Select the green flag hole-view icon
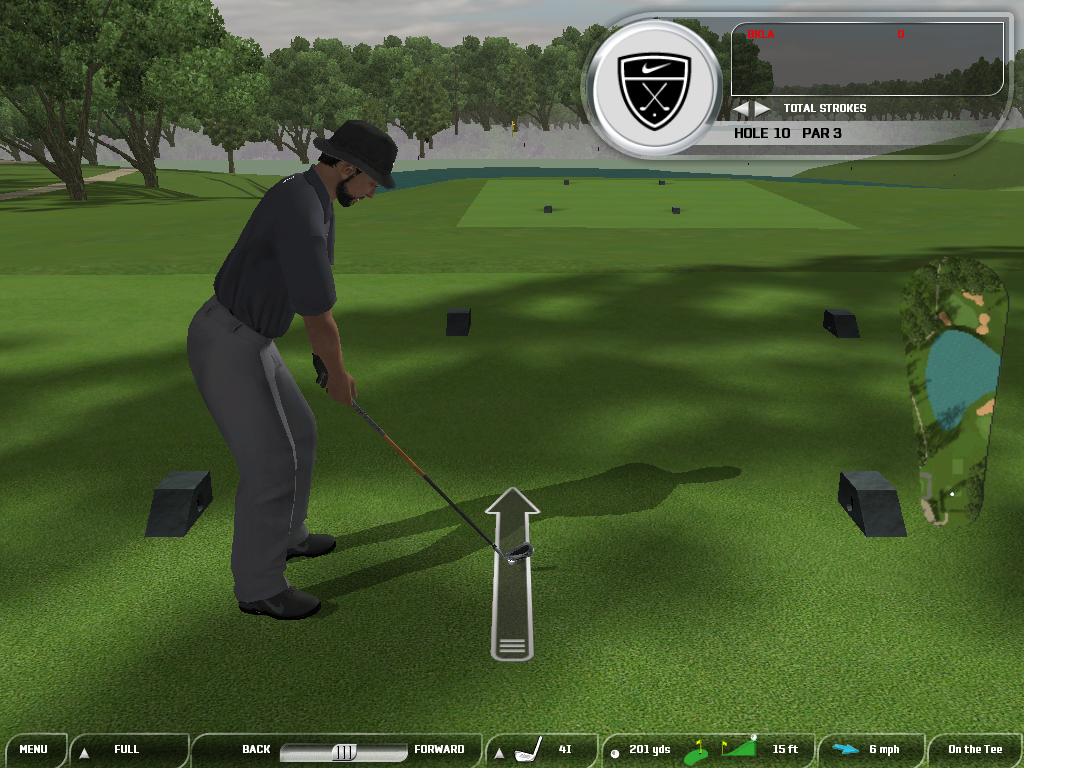 [697, 751]
